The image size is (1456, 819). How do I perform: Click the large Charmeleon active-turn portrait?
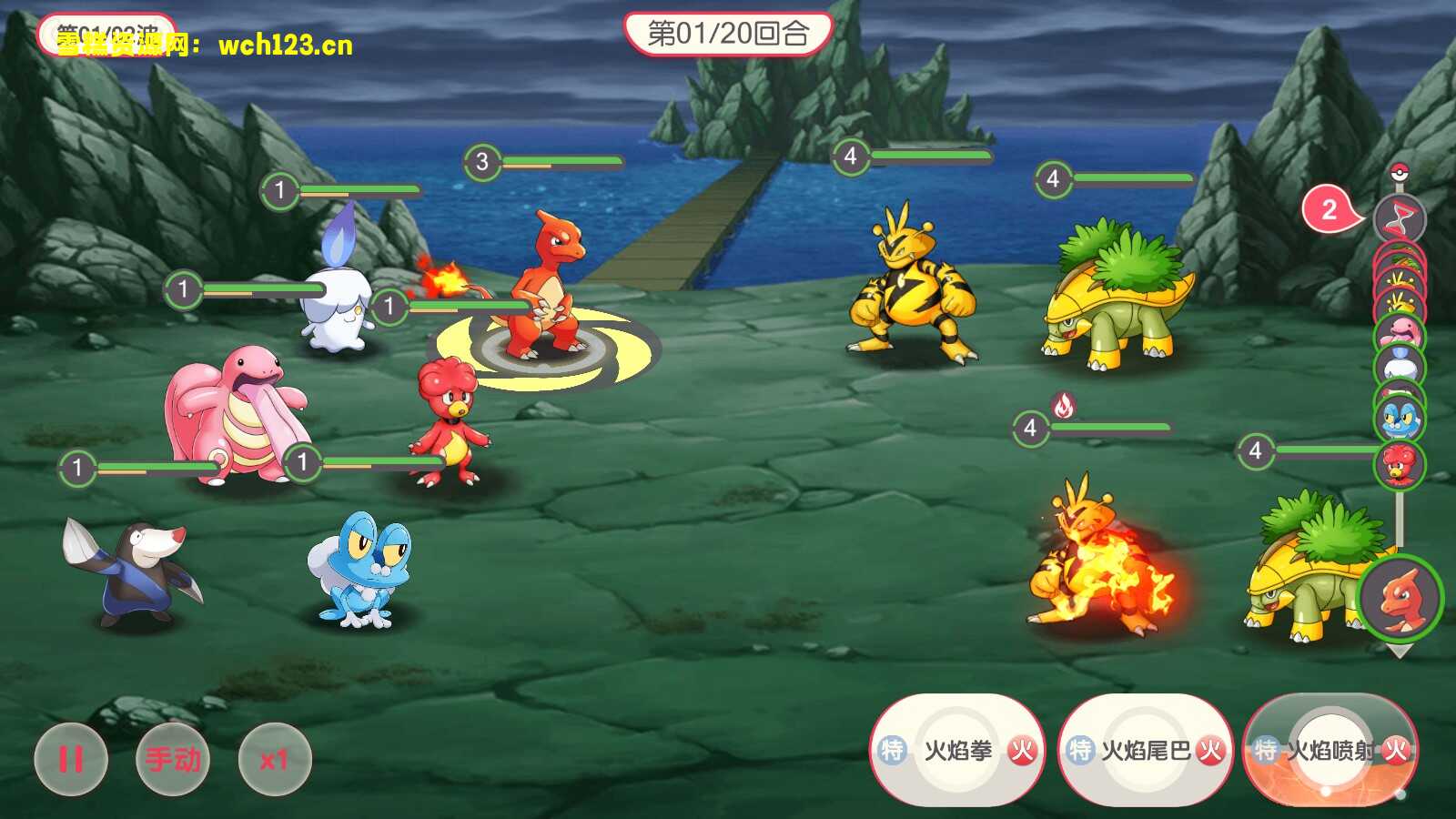1400,598
